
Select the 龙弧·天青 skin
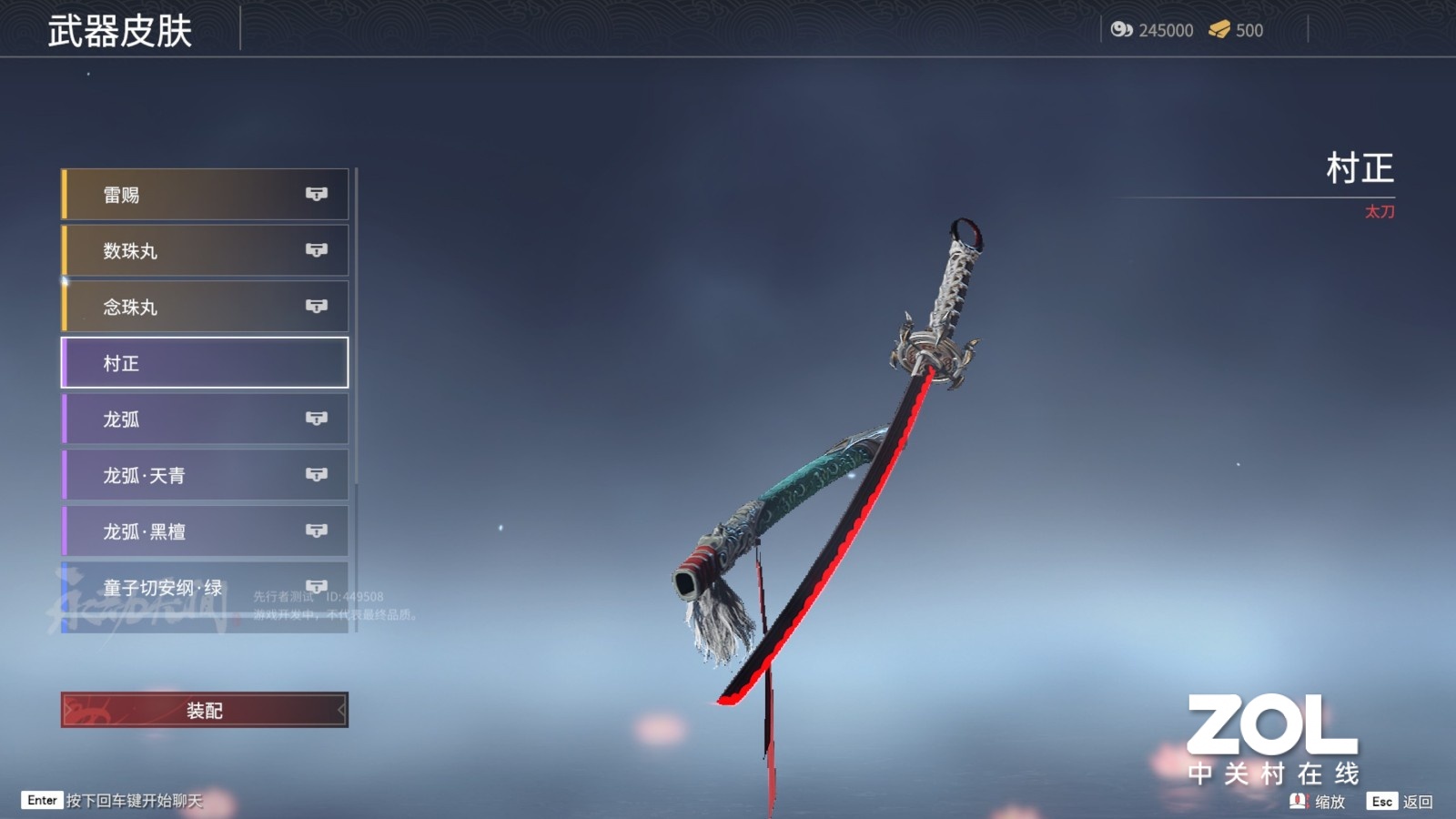point(205,475)
